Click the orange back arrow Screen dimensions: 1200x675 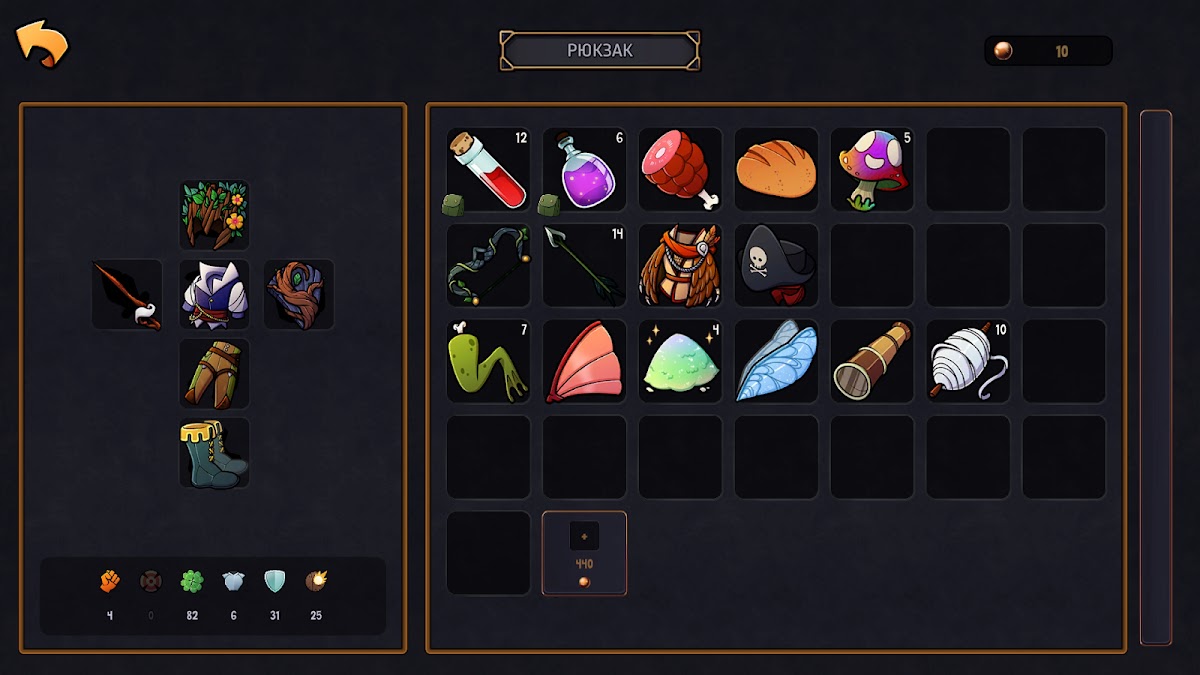click(x=42, y=44)
